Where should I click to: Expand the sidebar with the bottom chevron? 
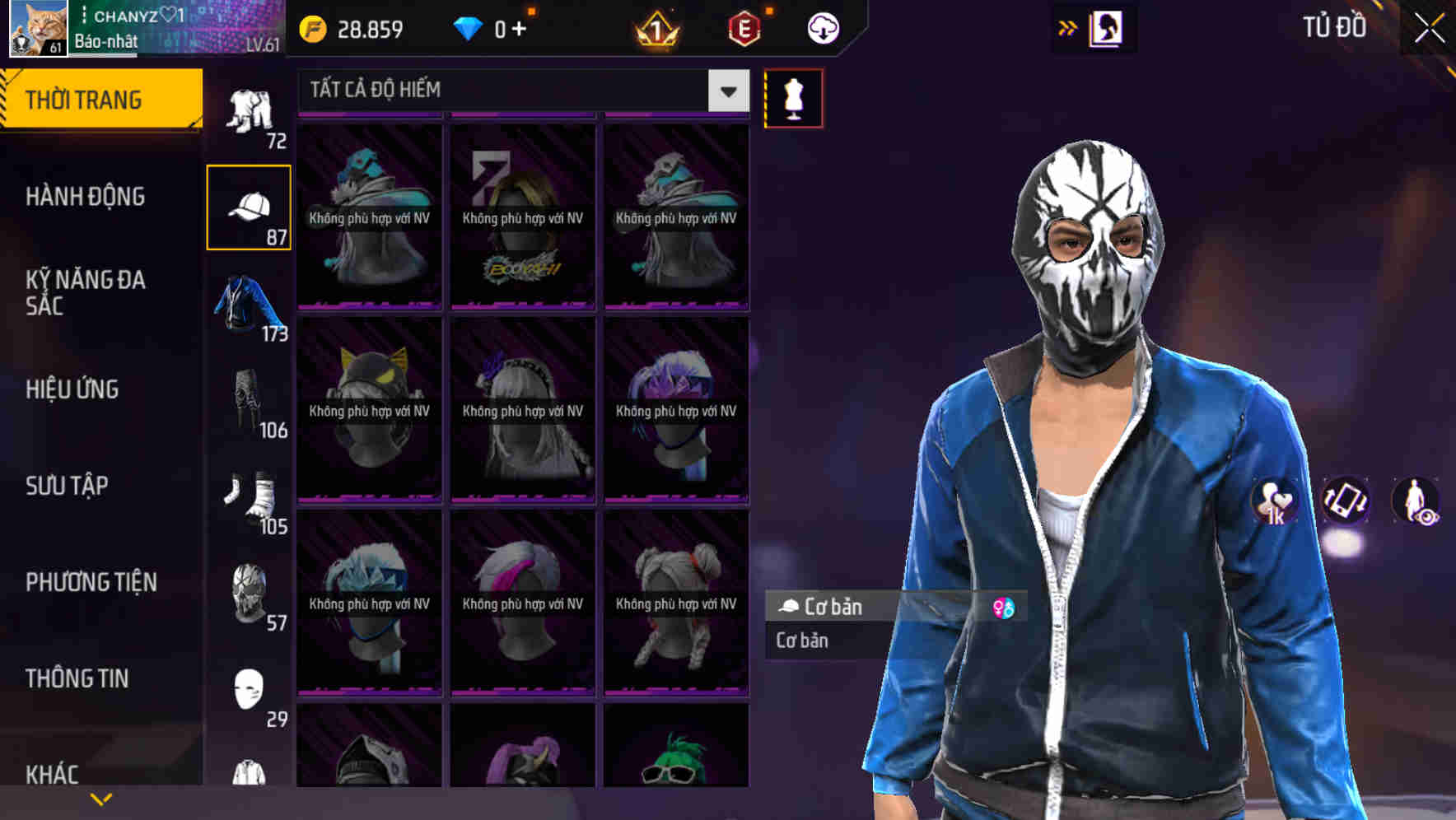(101, 797)
